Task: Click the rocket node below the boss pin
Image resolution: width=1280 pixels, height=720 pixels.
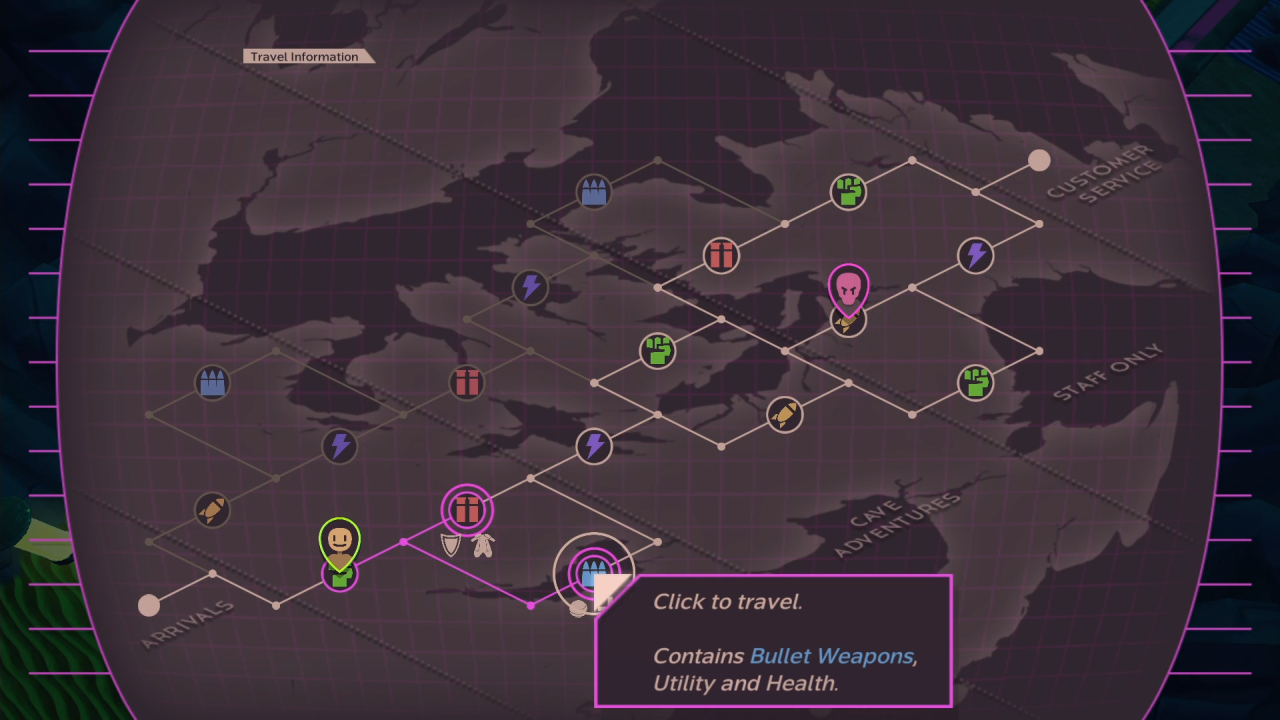Action: [848, 322]
